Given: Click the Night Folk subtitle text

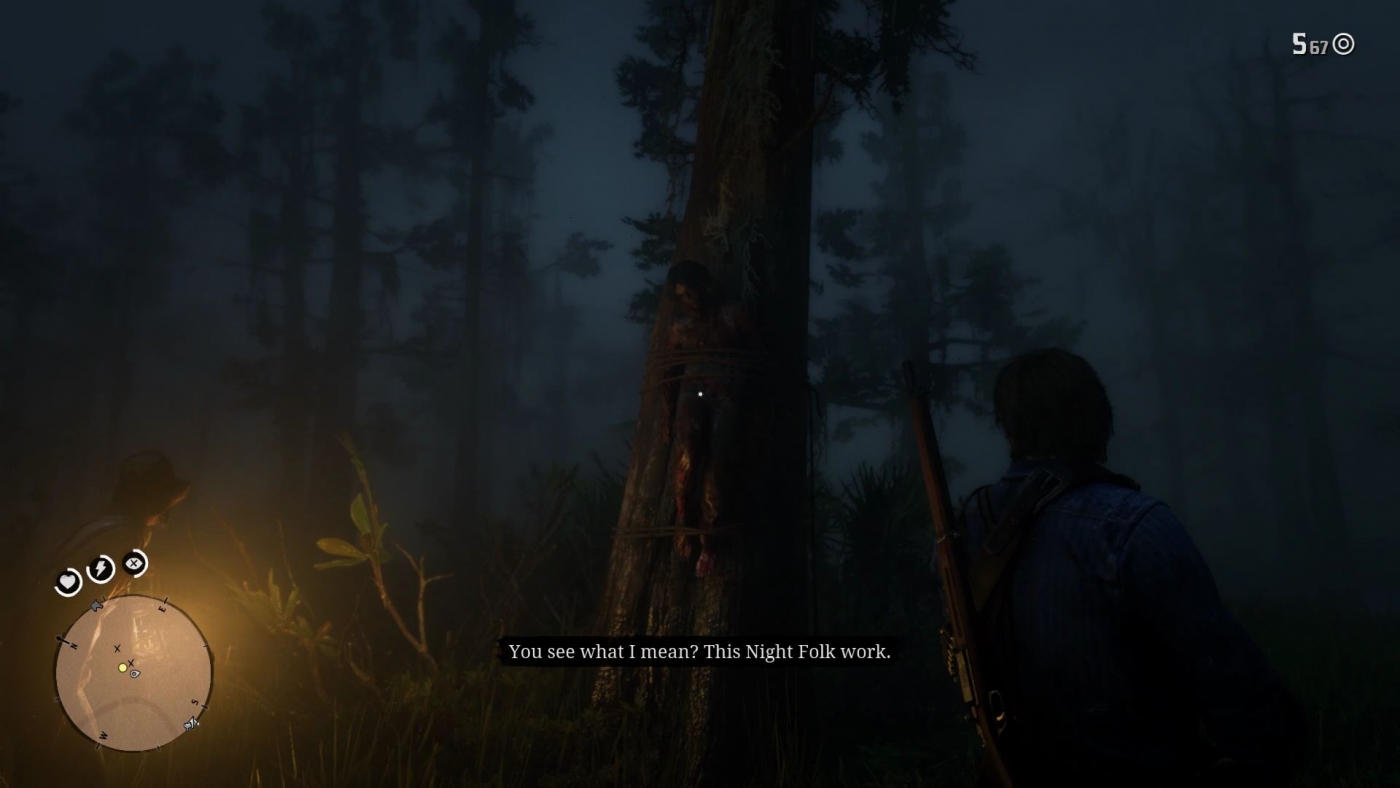Looking at the screenshot, I should tap(700, 652).
